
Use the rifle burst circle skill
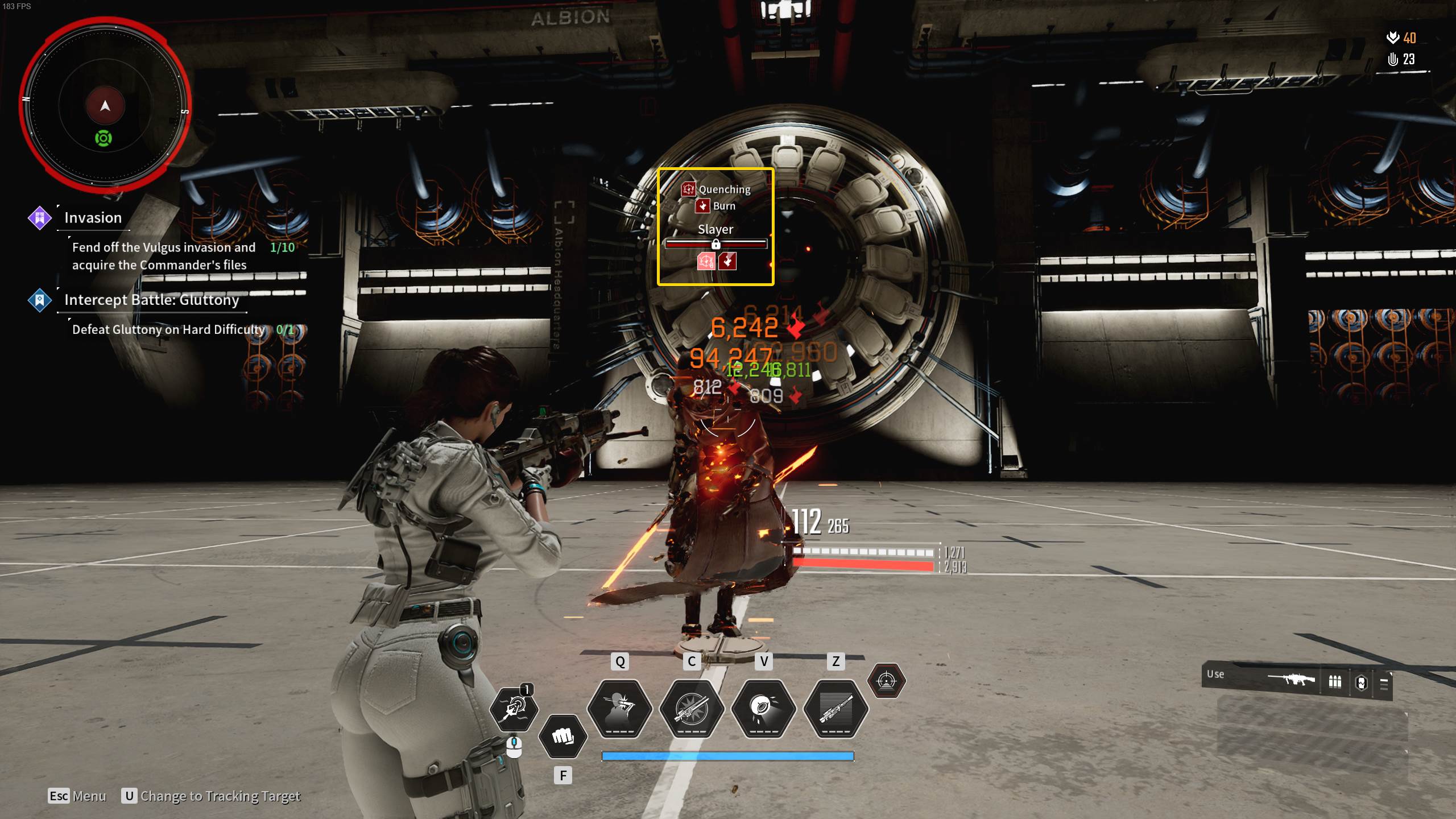(x=692, y=708)
